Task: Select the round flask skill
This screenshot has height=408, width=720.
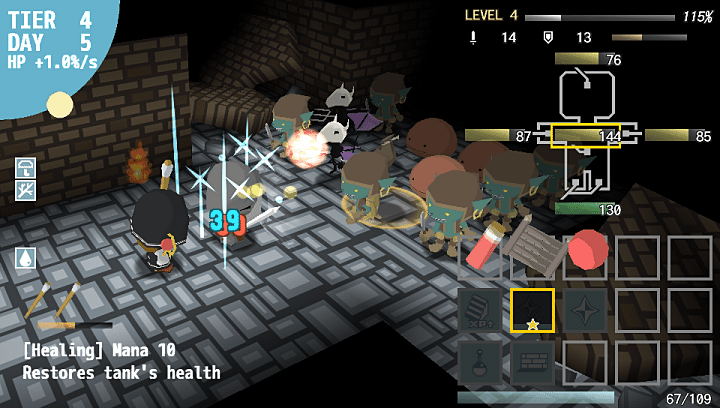Action: tap(482, 361)
